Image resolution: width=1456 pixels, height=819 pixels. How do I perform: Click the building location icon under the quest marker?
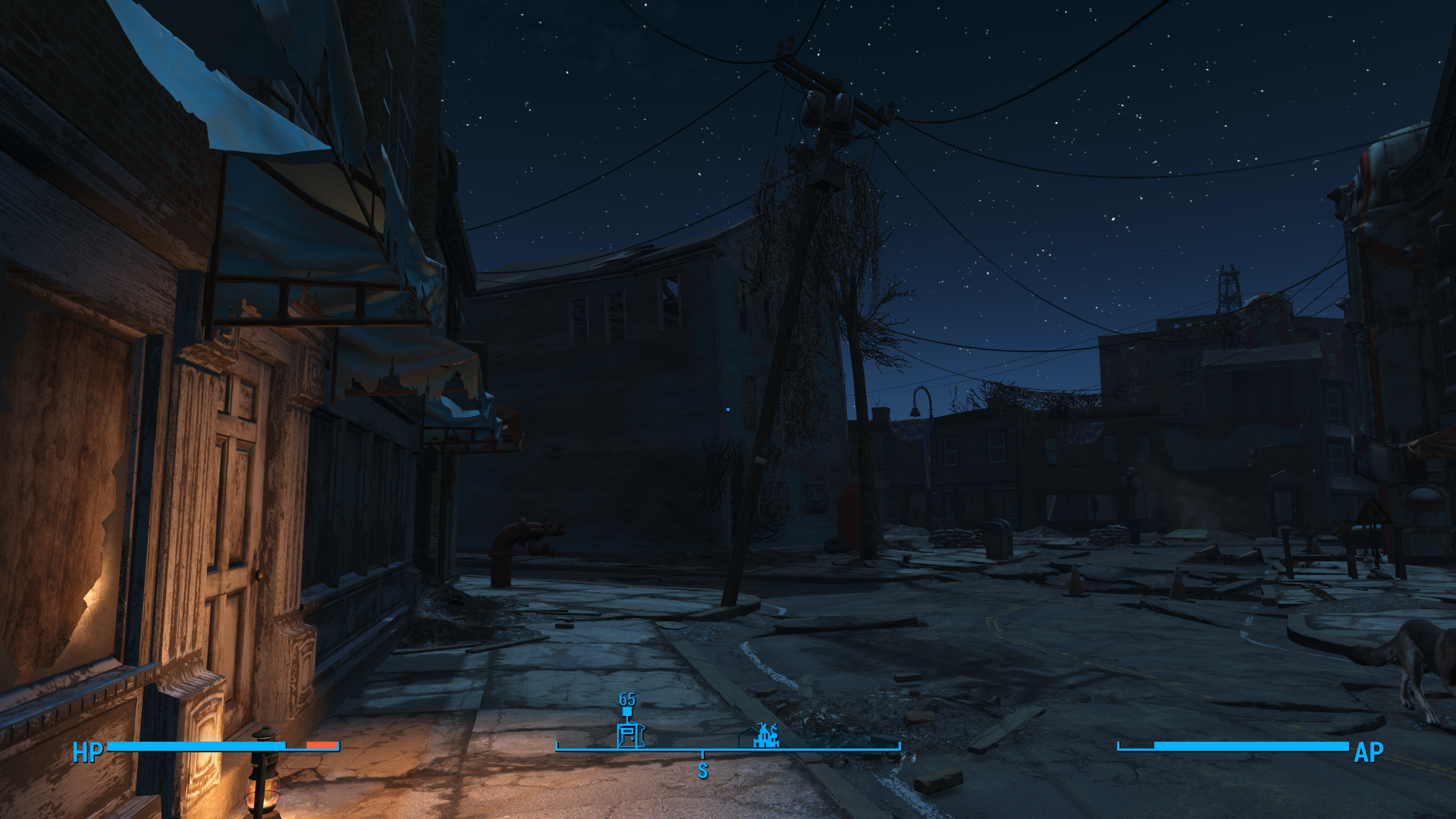pyautogui.click(x=629, y=736)
